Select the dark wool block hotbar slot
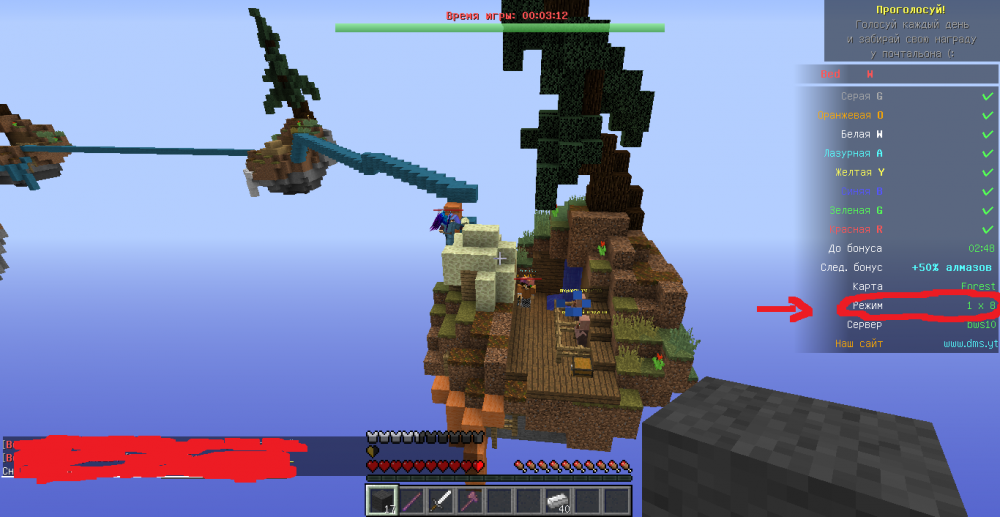 point(382,500)
